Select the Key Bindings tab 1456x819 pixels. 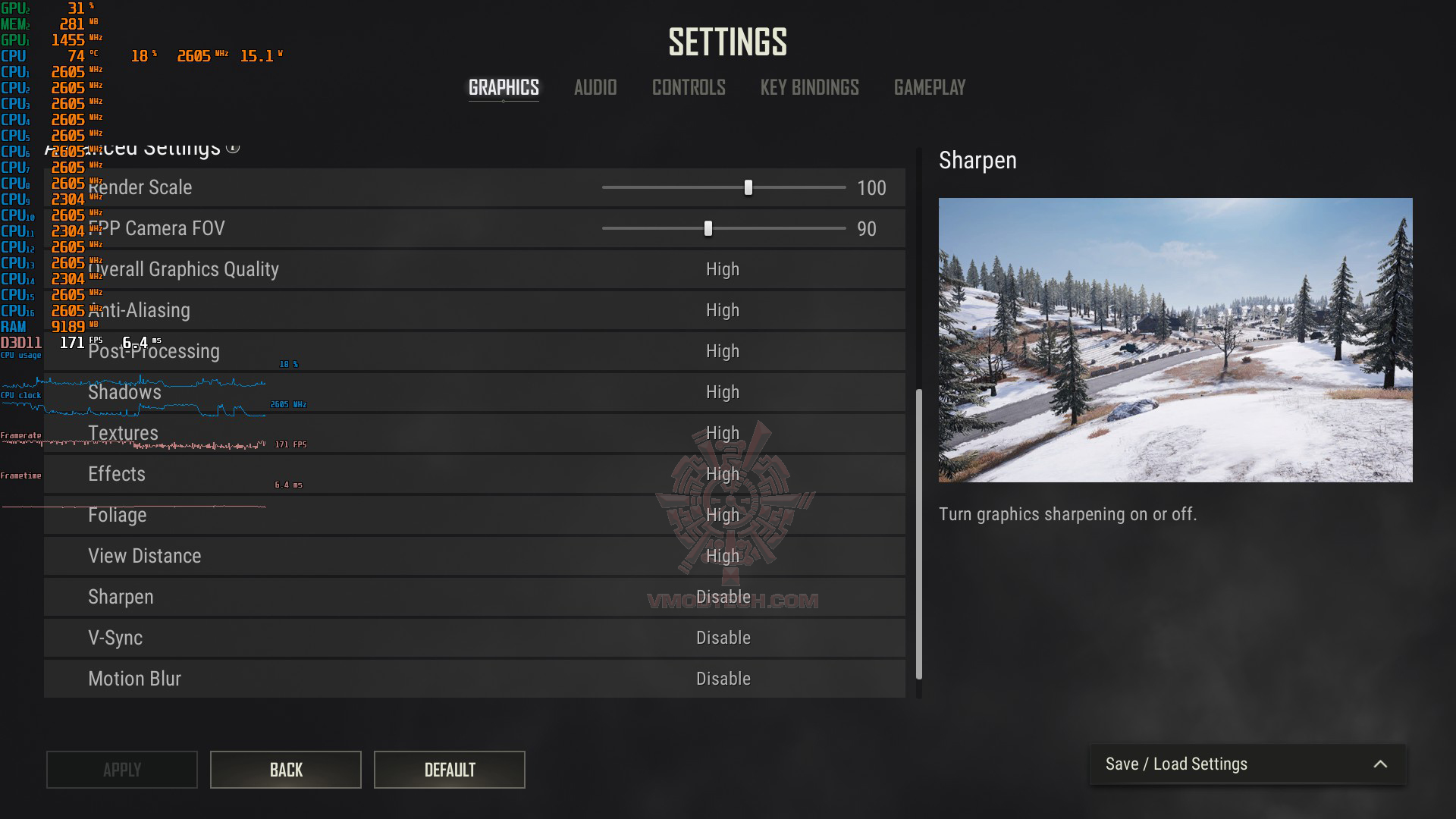[x=809, y=88]
